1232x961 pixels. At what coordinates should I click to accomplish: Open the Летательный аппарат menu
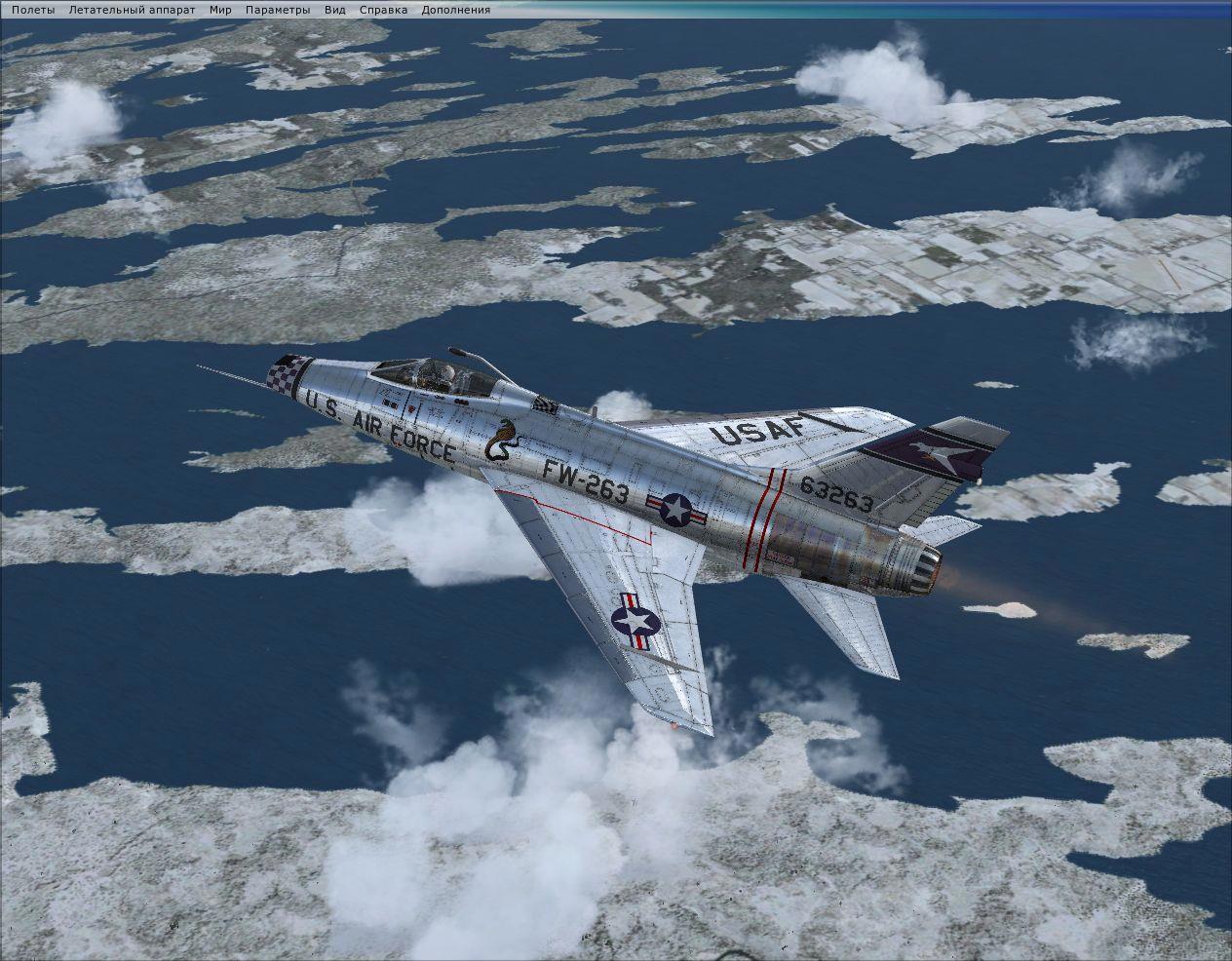pos(132,10)
